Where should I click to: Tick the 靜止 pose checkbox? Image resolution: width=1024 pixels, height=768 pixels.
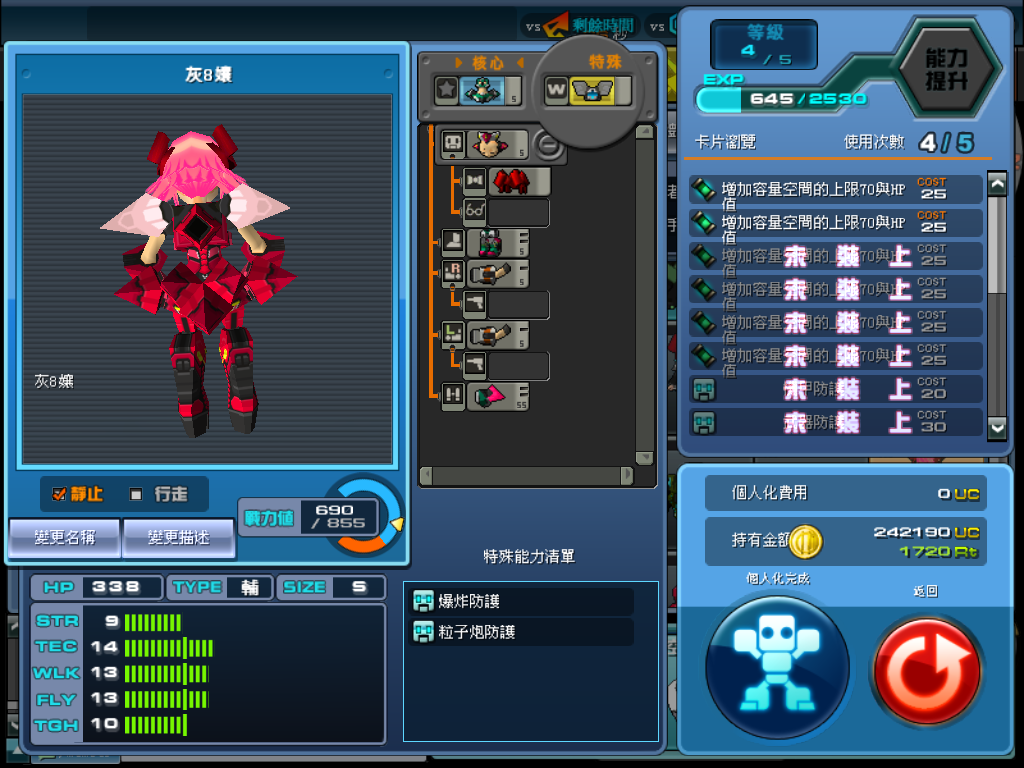click(x=59, y=494)
